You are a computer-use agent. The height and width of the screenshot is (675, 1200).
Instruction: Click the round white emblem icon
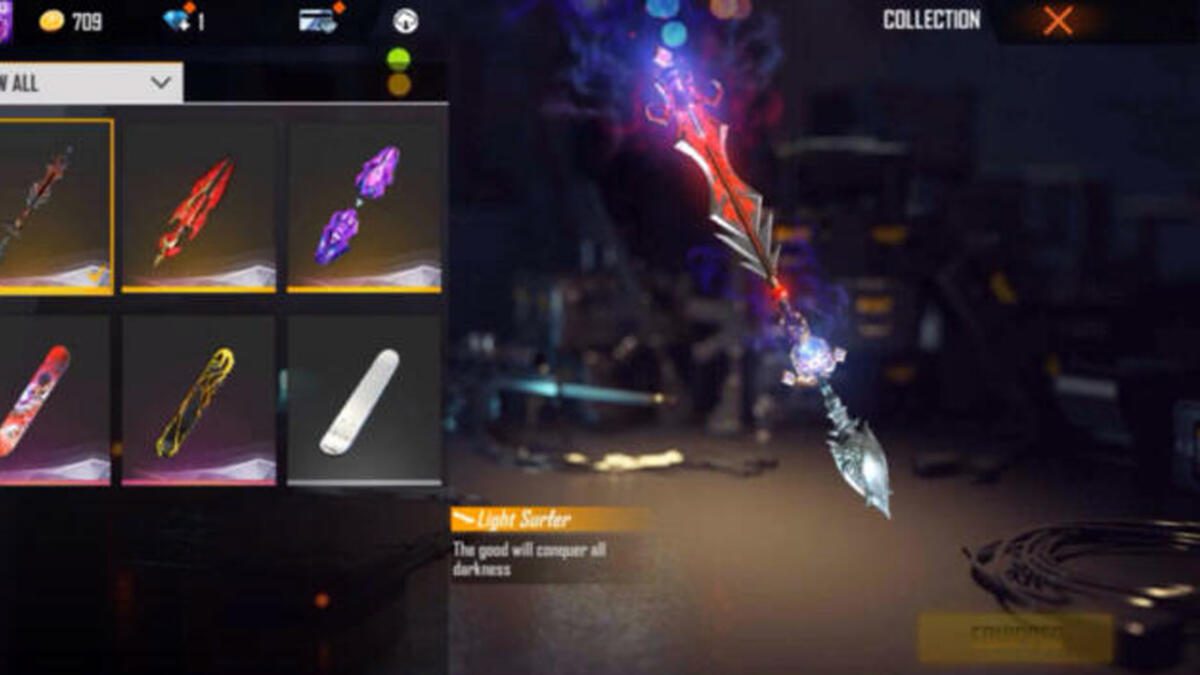406,21
